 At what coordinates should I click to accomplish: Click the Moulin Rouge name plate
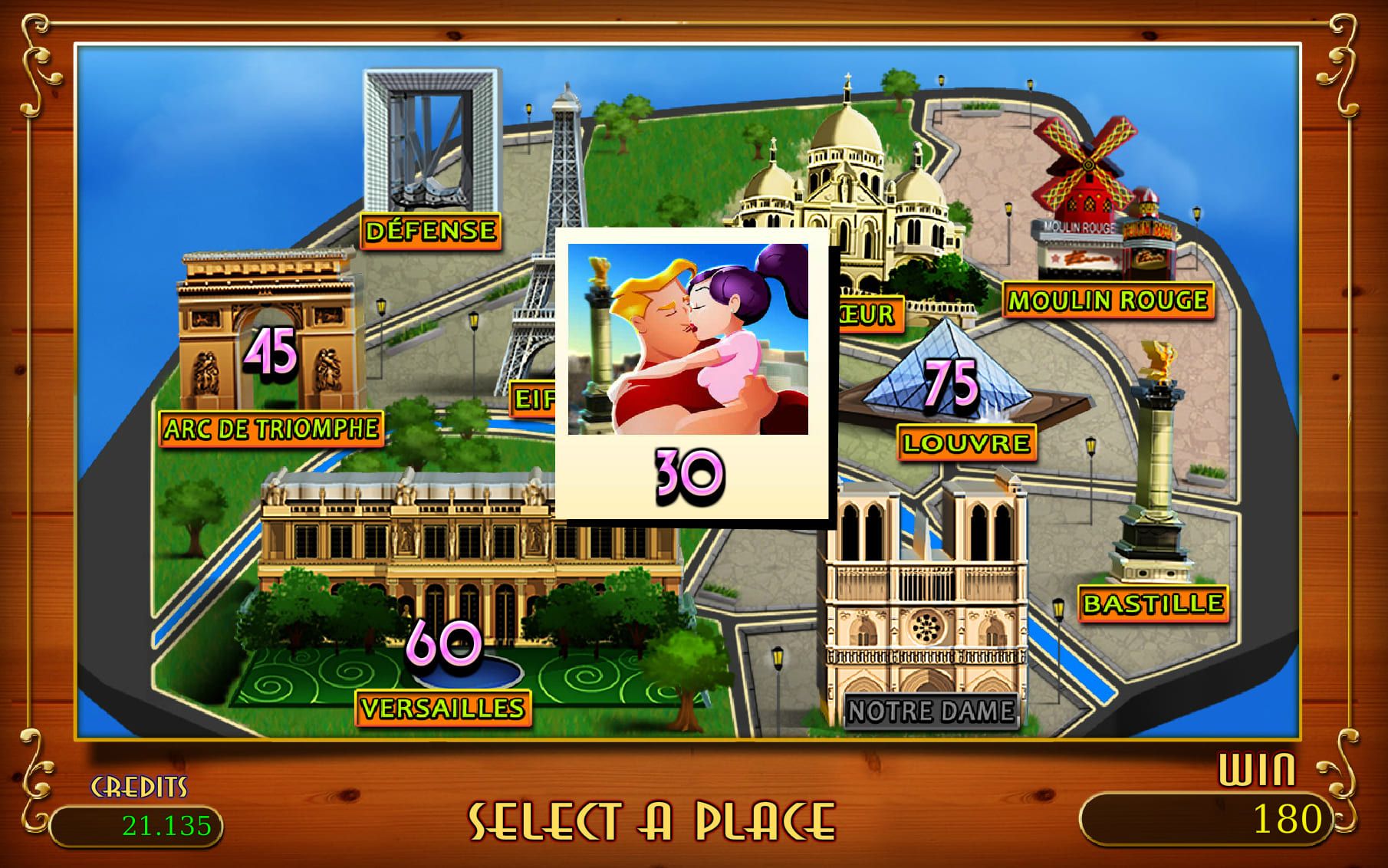click(1107, 300)
